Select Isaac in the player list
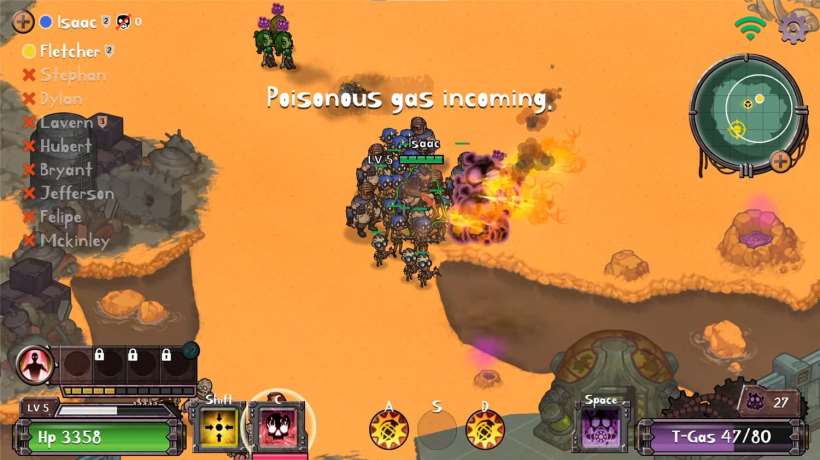 click(x=76, y=21)
